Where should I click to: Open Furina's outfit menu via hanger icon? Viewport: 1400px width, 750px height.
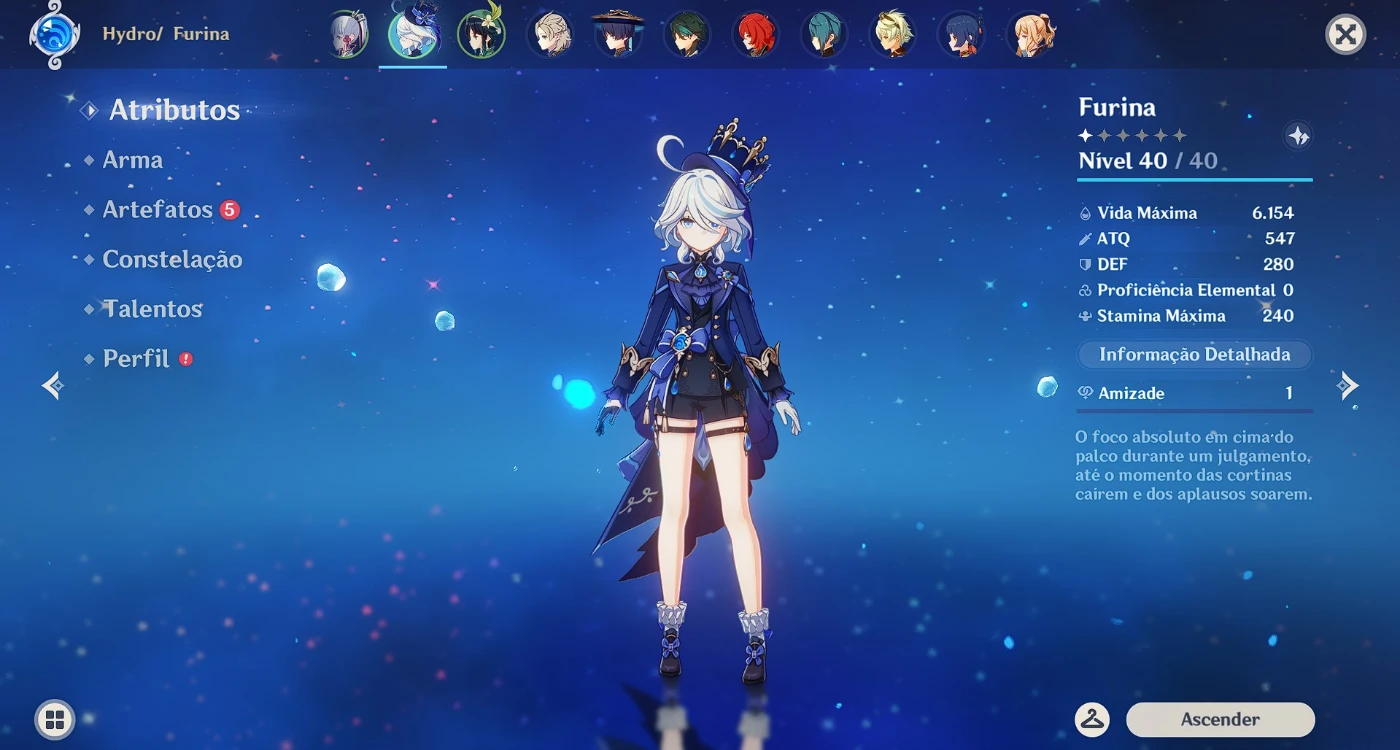point(1092,719)
